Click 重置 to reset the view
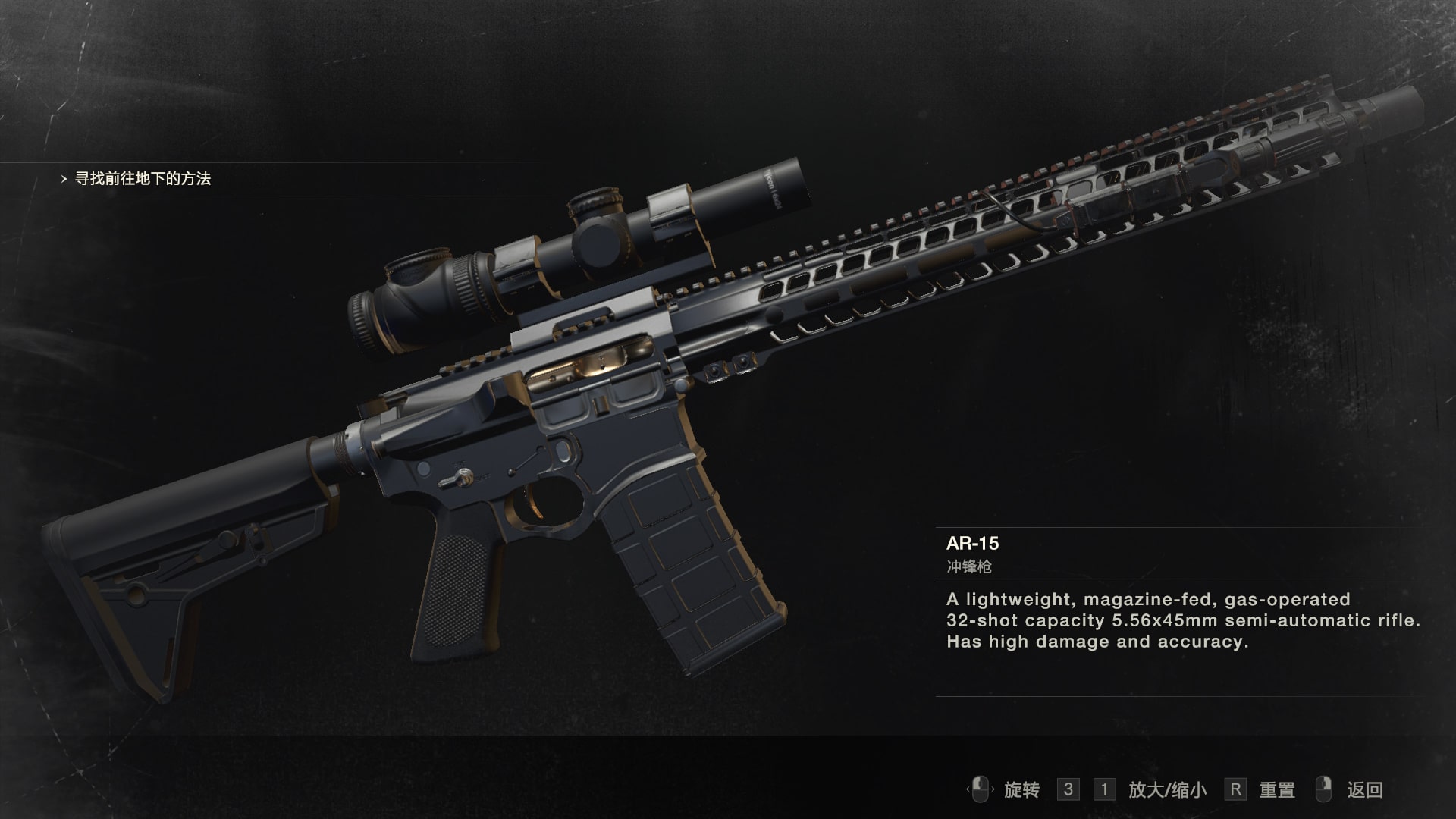1456x819 pixels. tap(1276, 789)
